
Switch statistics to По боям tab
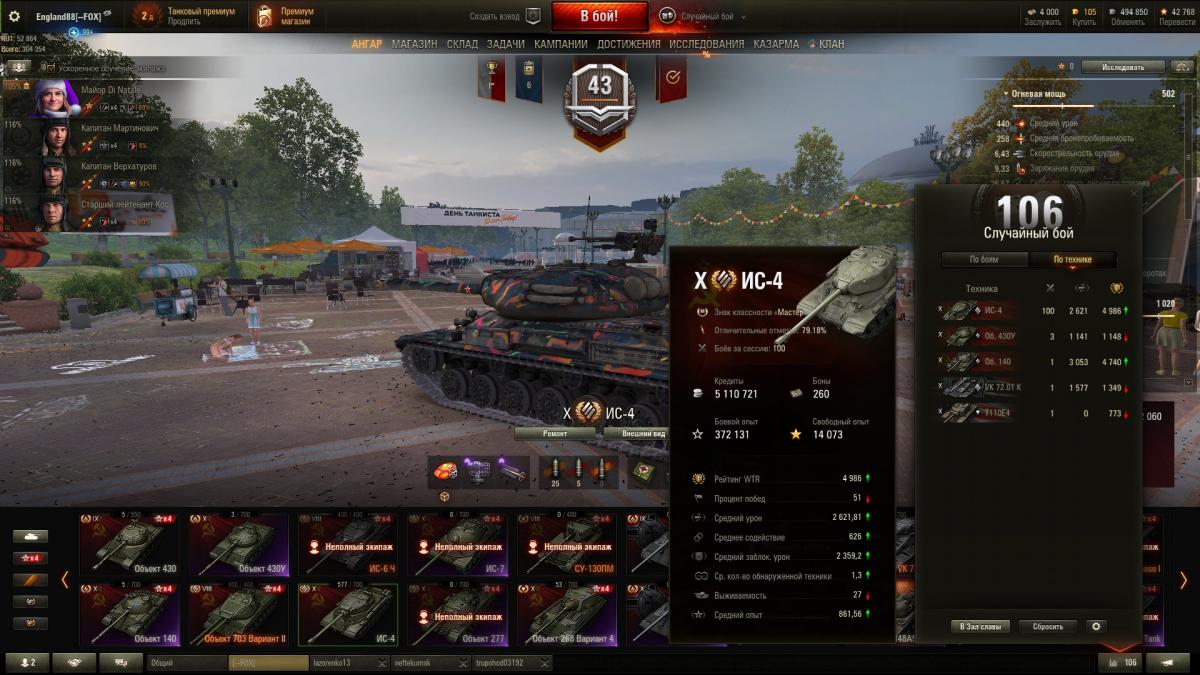(984, 260)
